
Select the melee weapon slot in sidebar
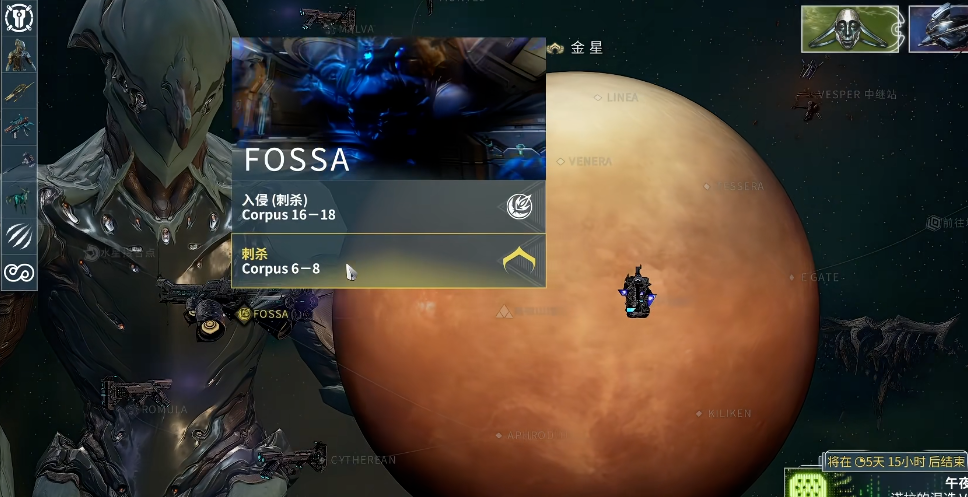click(19, 162)
